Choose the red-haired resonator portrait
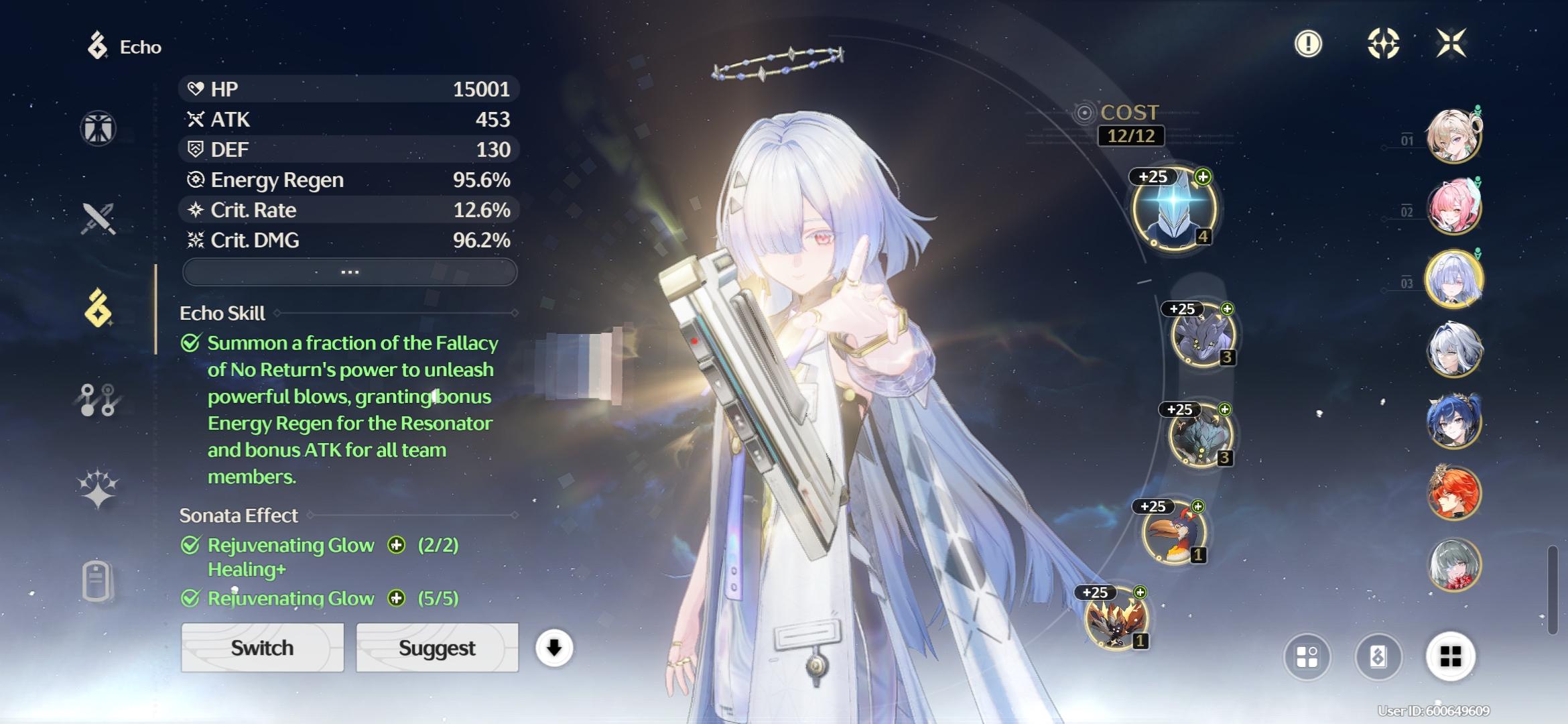Screen dimensions: 1568x724 point(1453,493)
